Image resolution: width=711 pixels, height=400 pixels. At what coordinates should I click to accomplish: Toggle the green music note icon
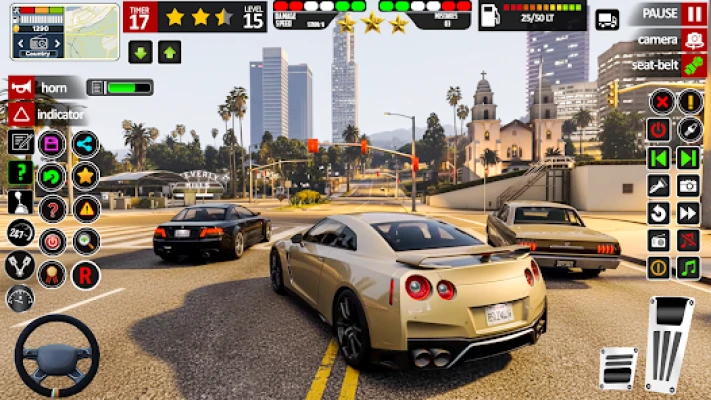click(x=688, y=268)
